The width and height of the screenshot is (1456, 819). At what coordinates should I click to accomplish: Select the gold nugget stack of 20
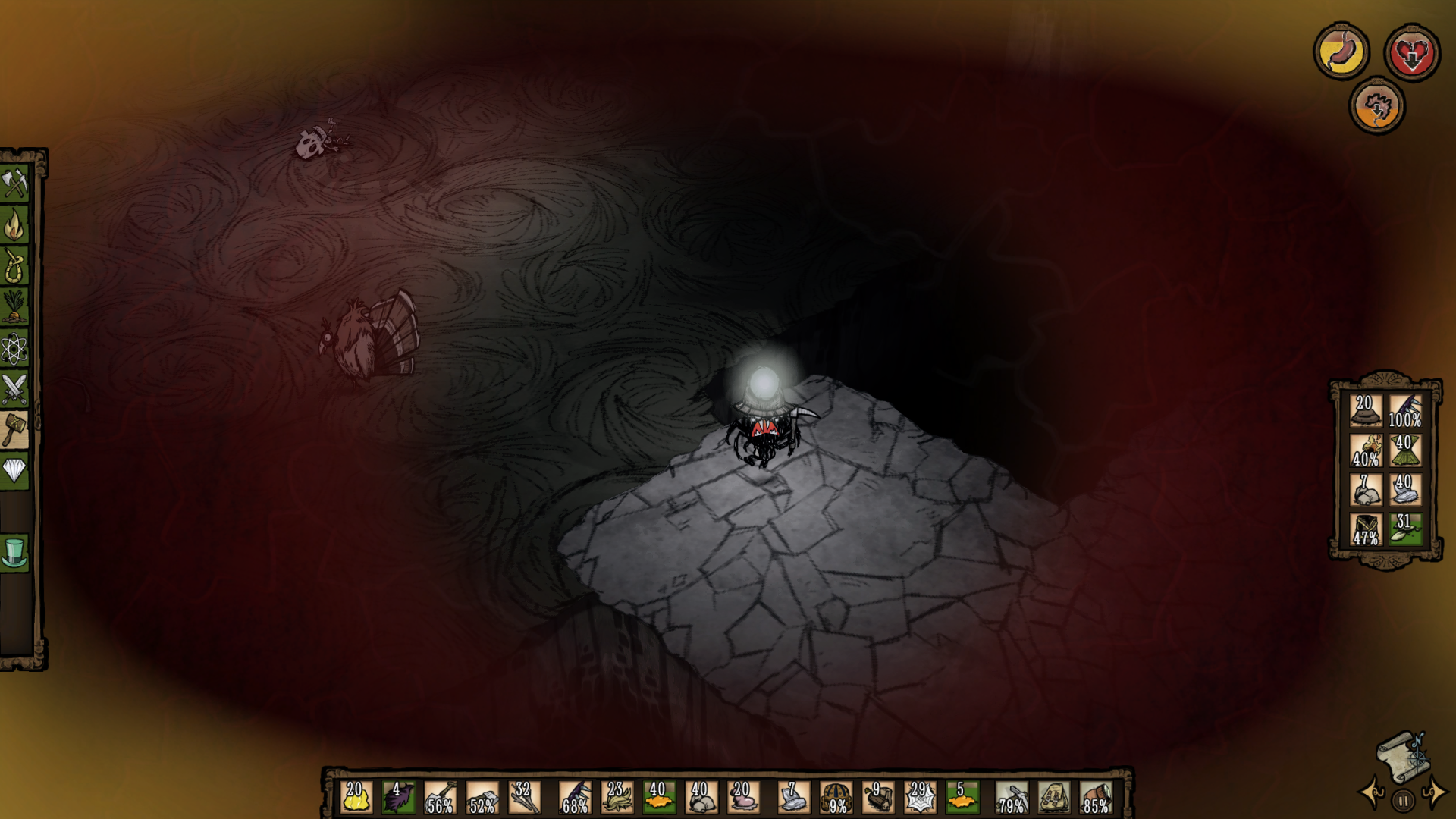[x=356, y=798]
